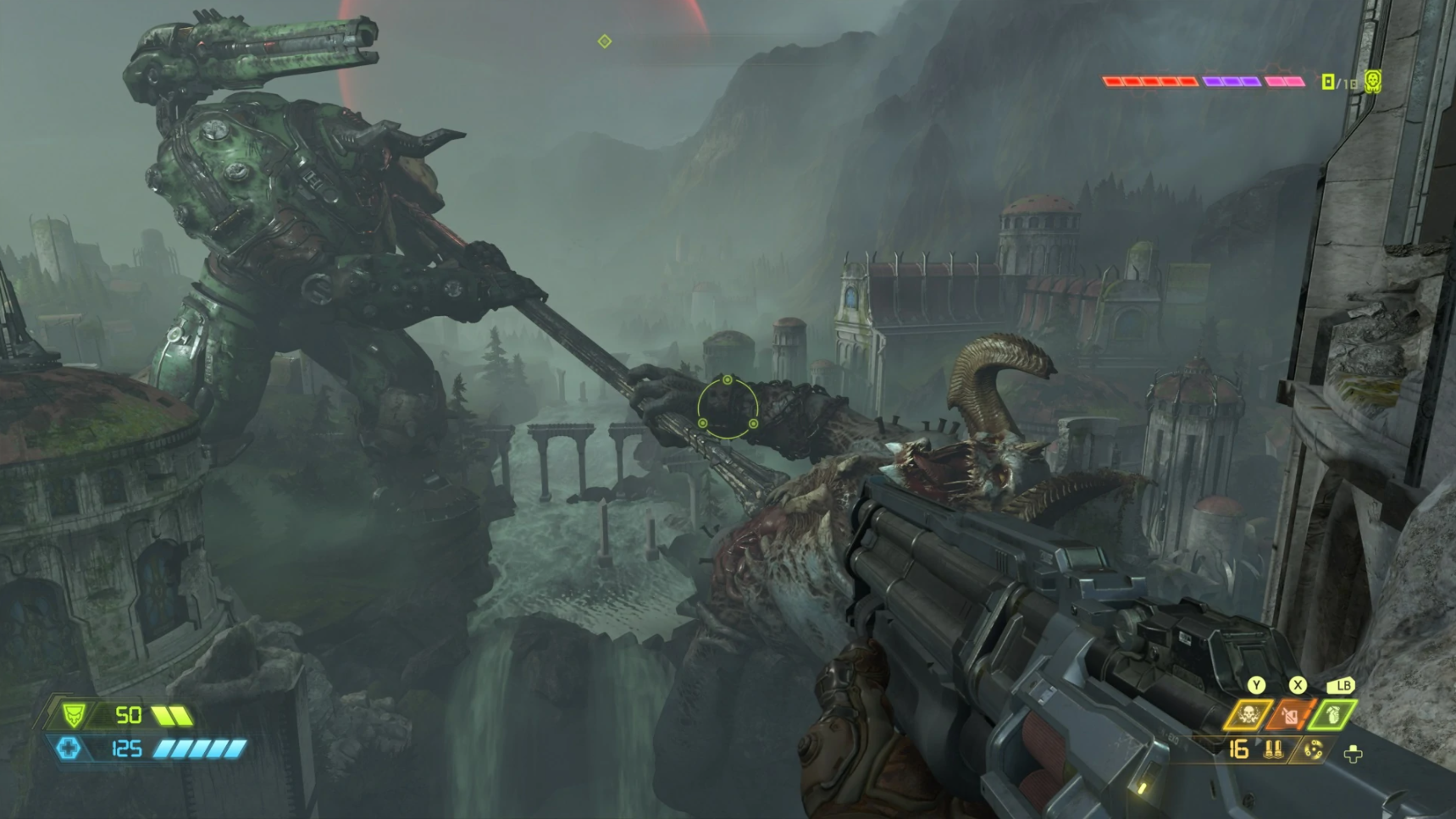Click the green diamond objective marker
This screenshot has width=1456, height=819.
click(x=604, y=41)
